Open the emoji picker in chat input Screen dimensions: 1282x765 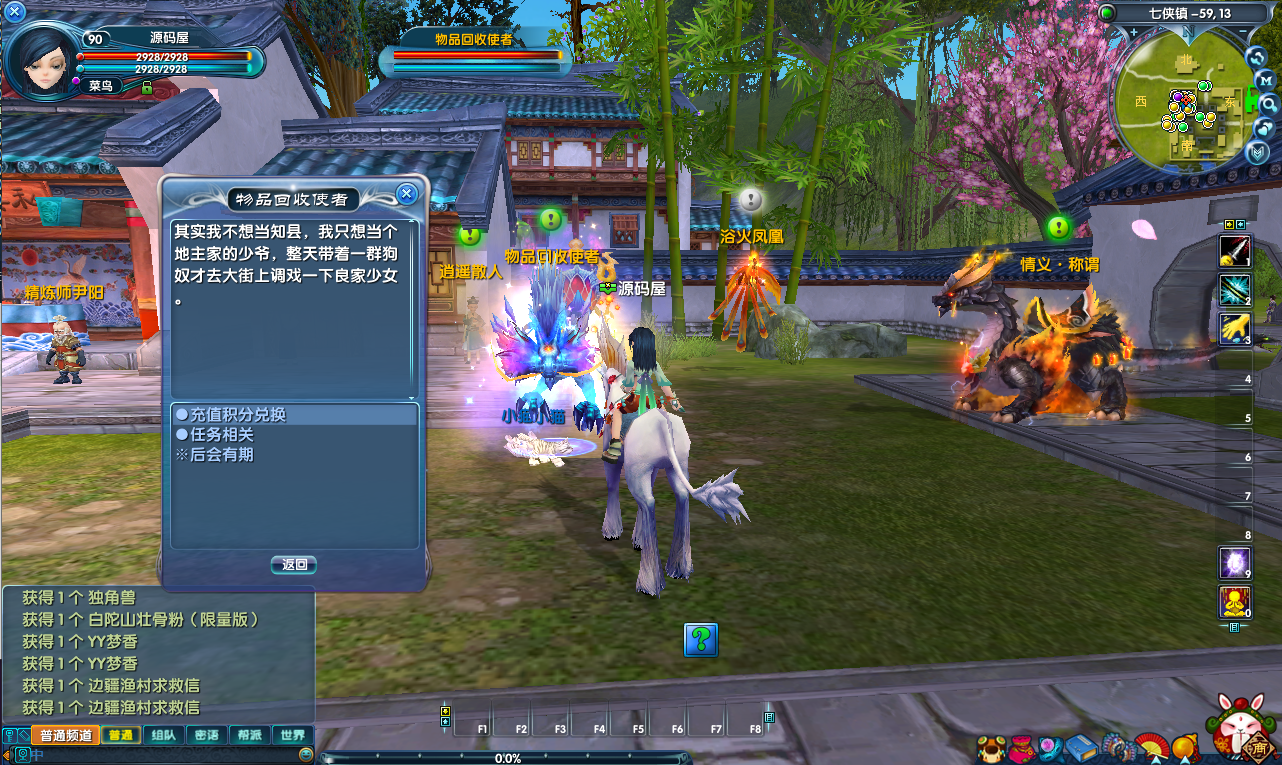[306, 755]
